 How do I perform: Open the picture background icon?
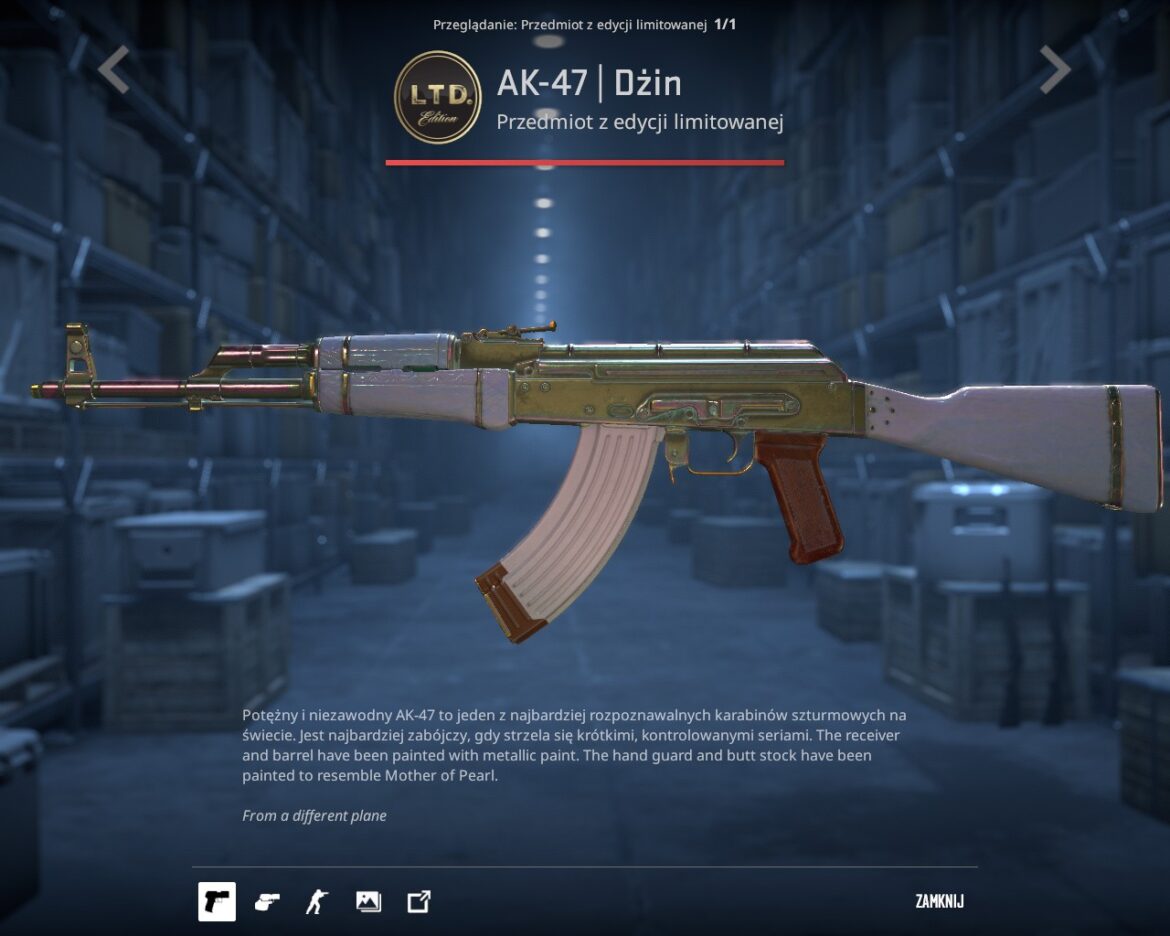[368, 902]
